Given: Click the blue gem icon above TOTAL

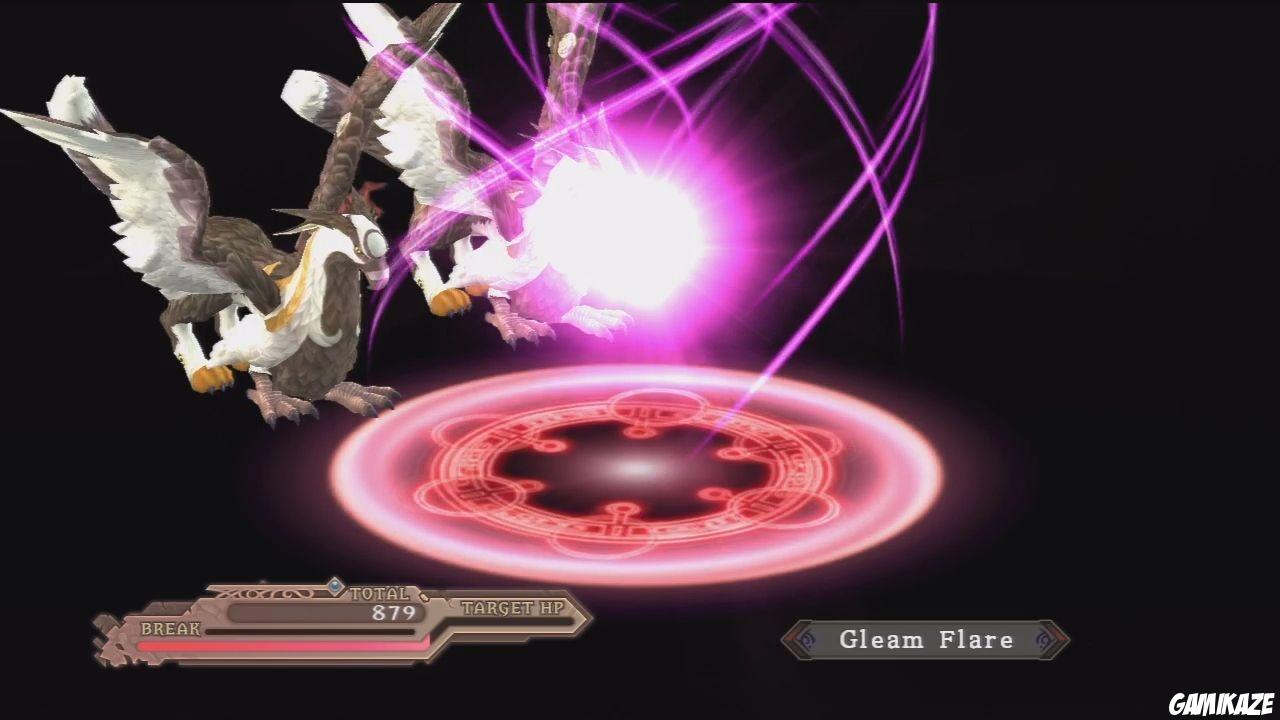Looking at the screenshot, I should tap(335, 587).
